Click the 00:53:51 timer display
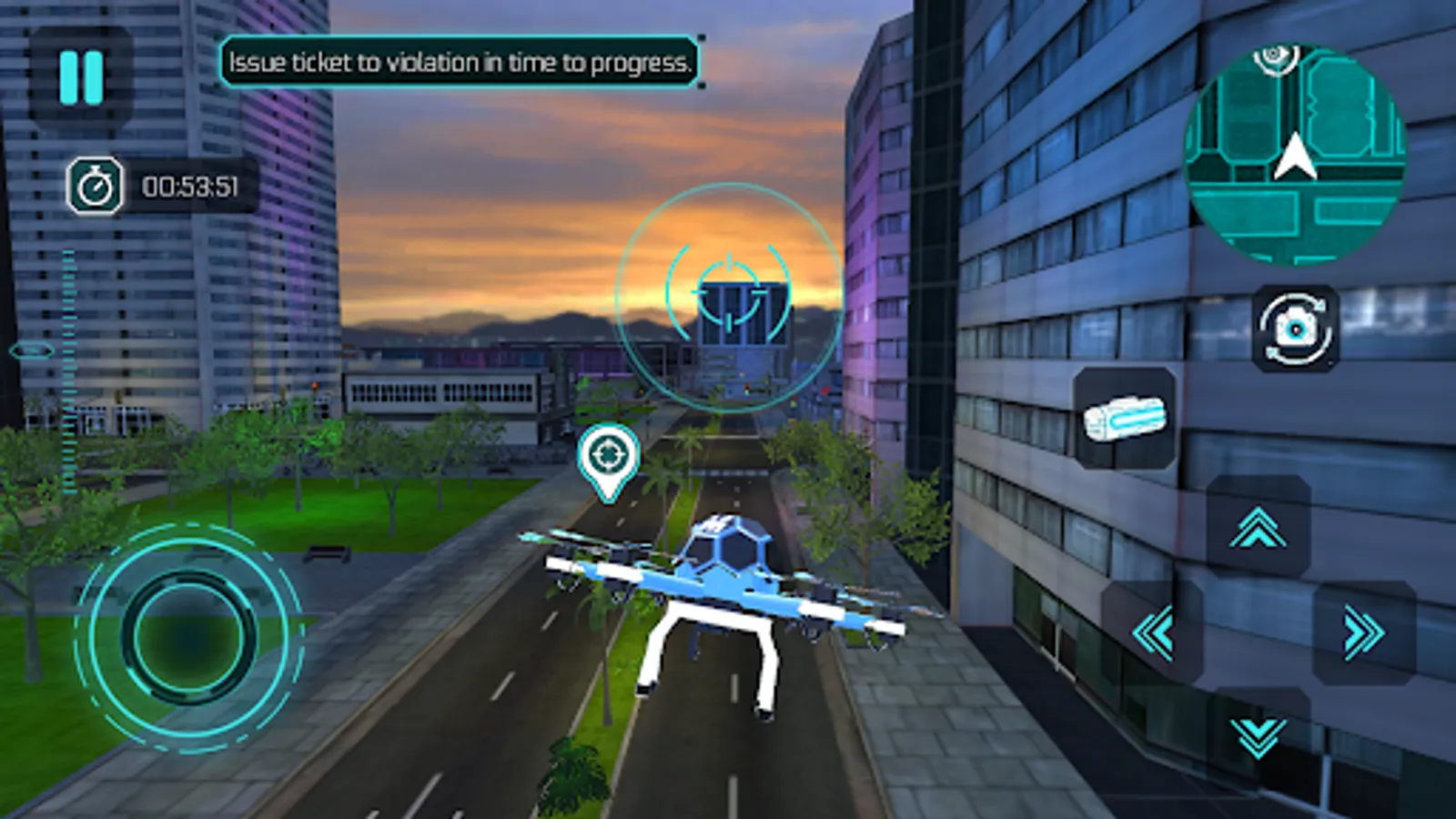The width and height of the screenshot is (1456, 819). pyautogui.click(x=191, y=186)
